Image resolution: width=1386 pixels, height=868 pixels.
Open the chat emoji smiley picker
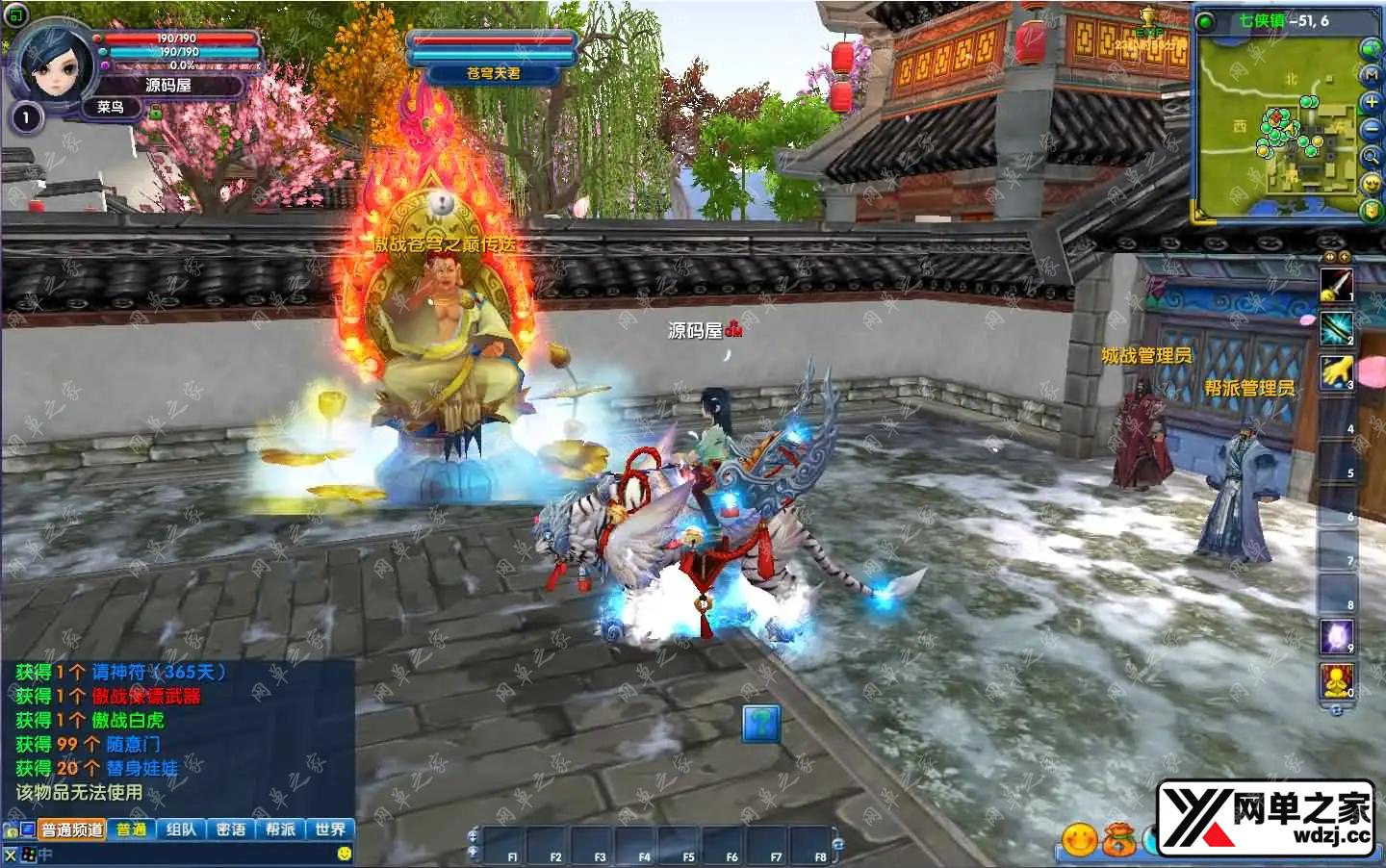345,854
